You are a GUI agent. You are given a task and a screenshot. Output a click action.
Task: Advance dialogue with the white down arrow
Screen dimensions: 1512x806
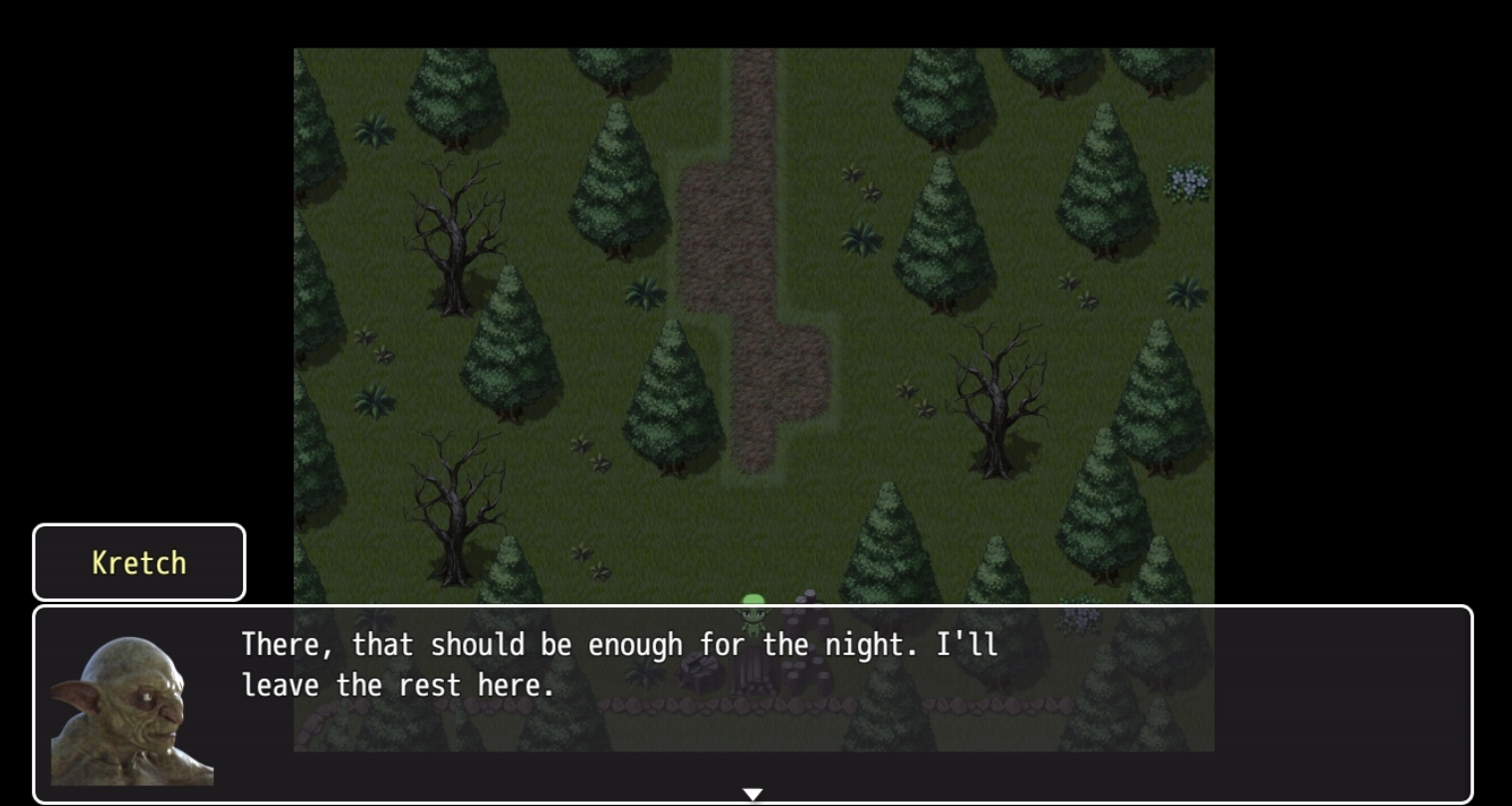coord(754,794)
